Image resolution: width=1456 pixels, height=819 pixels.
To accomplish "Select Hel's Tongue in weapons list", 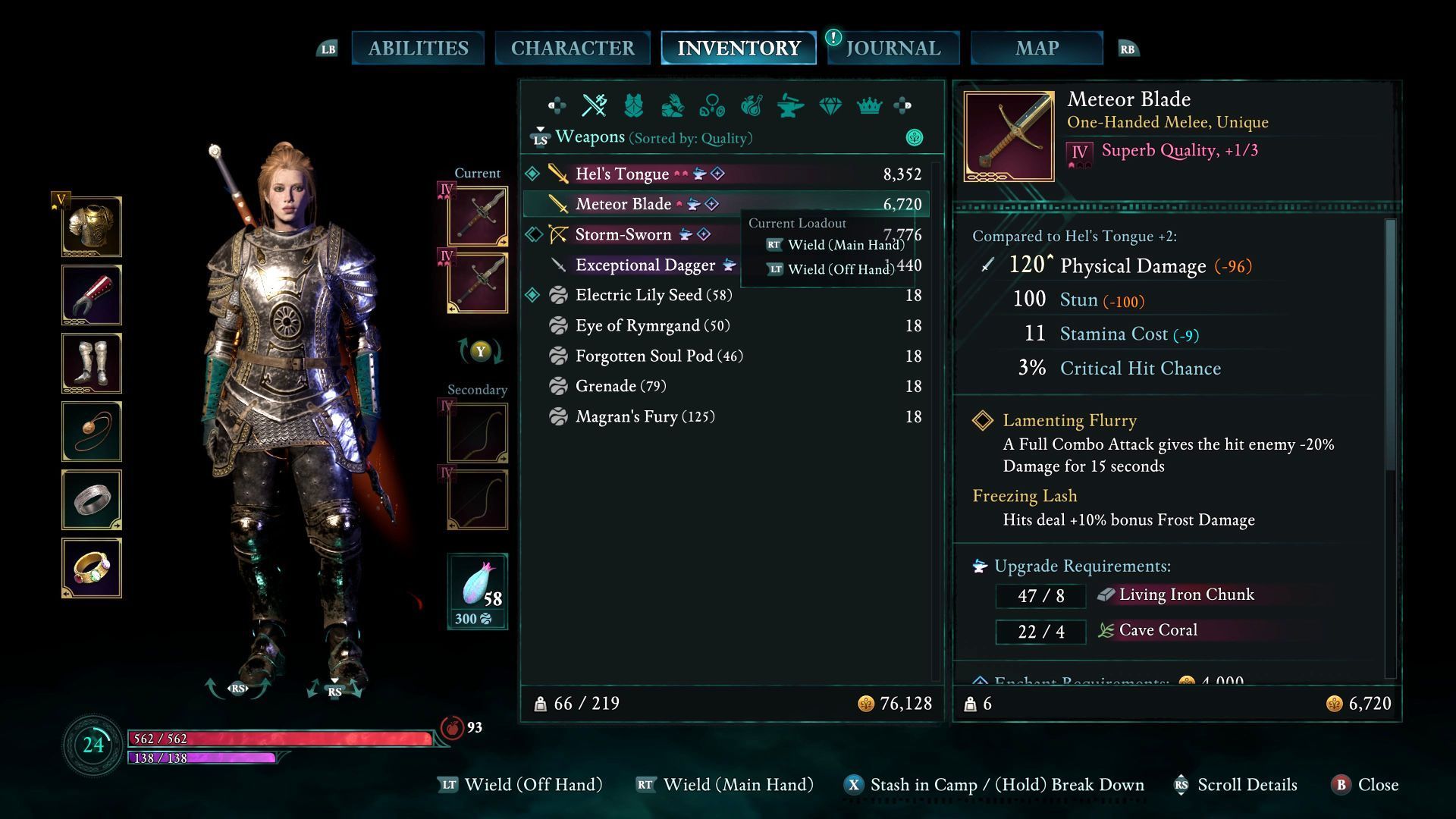I will (x=622, y=174).
